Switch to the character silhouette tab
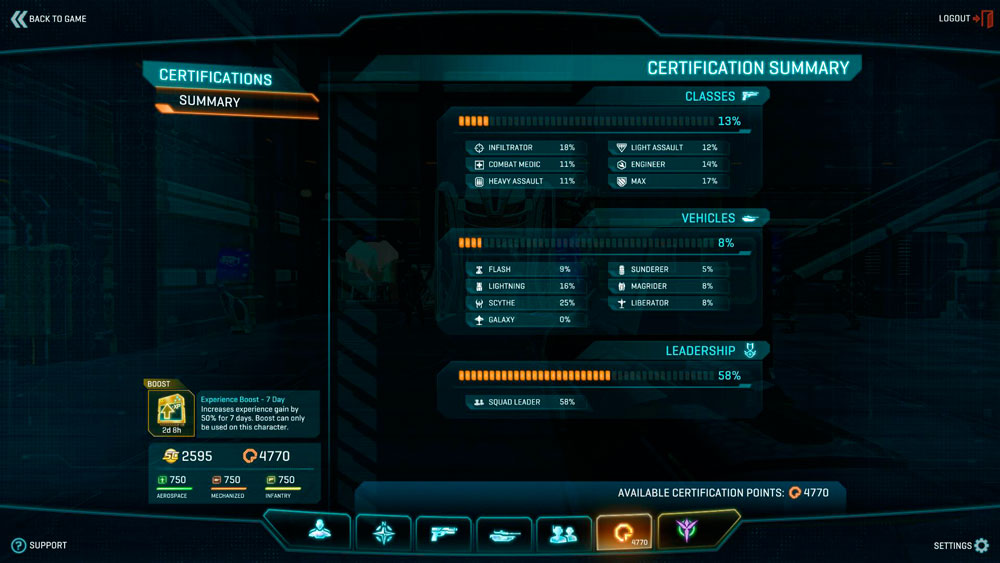The width and height of the screenshot is (1000, 563). [320, 532]
